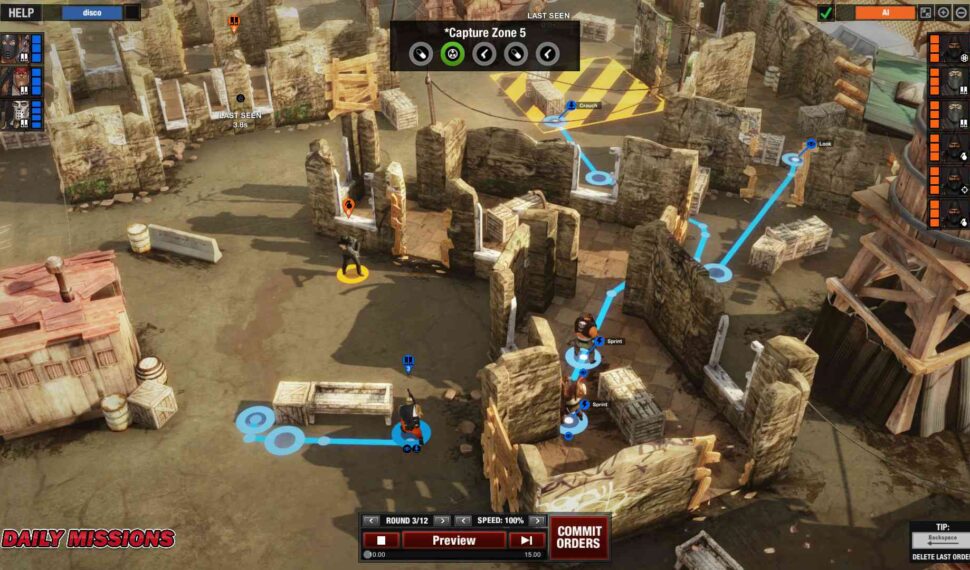The width and height of the screenshot is (970, 570).
Task: Zoom in with the plus icon
Action: [943, 13]
